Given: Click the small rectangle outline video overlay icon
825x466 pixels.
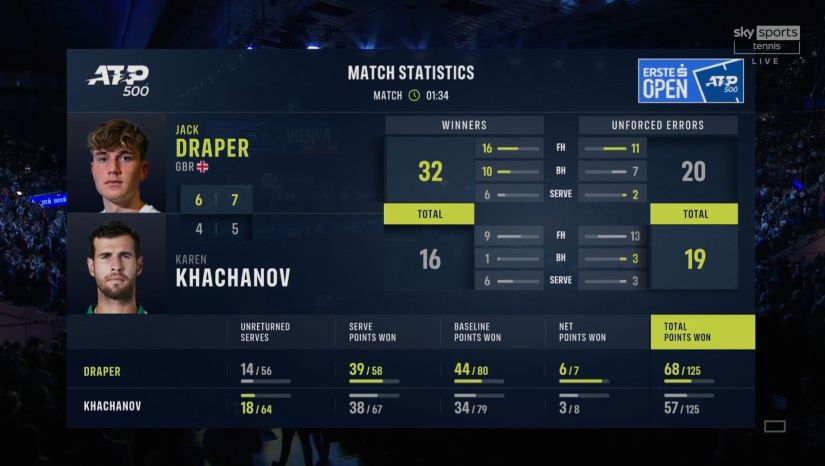Looking at the screenshot, I should (774, 427).
